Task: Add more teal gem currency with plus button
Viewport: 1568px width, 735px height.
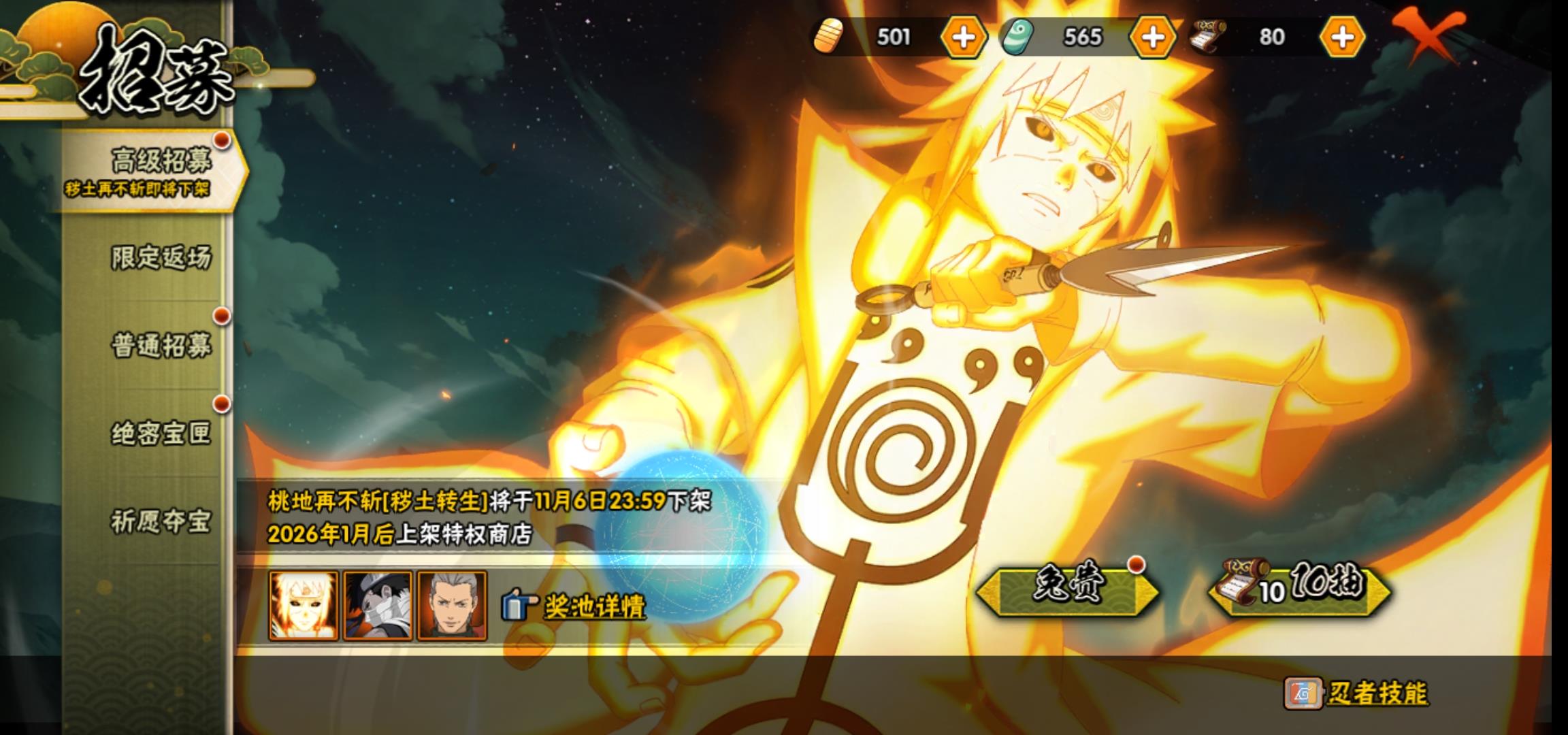Action: click(1152, 37)
